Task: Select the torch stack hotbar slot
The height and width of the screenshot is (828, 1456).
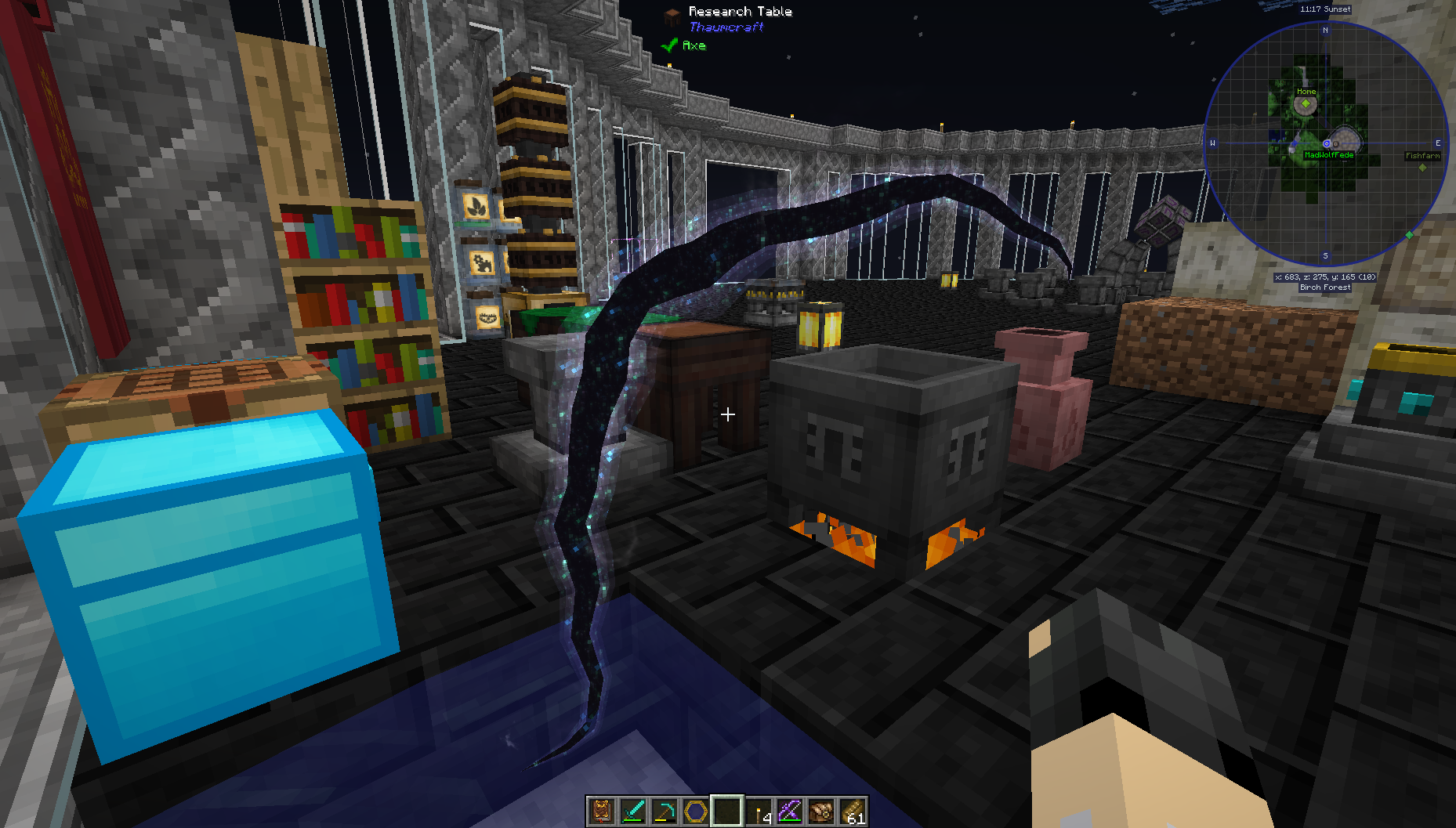Action: 759,812
